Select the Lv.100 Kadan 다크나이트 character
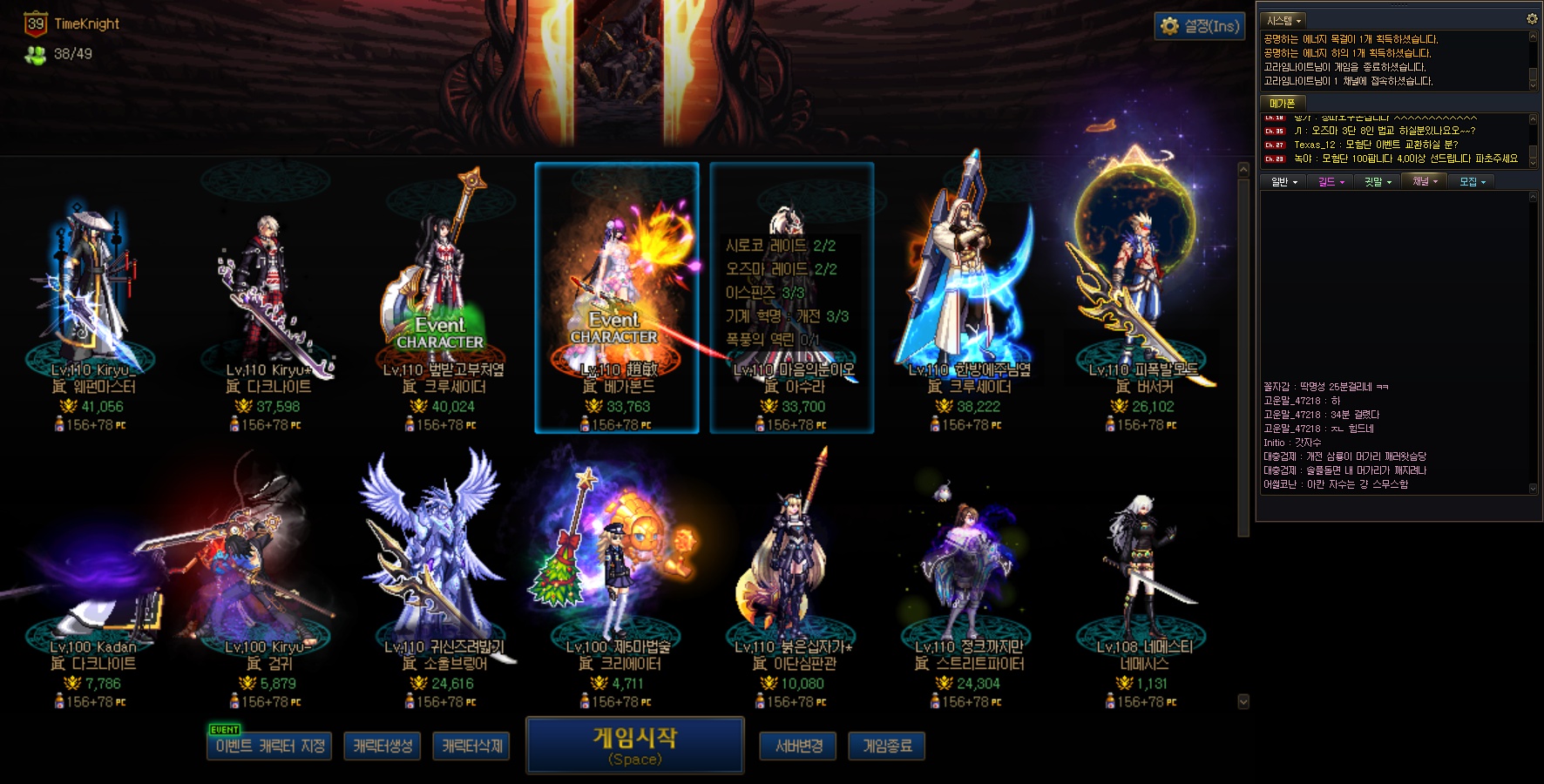Screen dimensions: 1544x784 pyautogui.click(x=92, y=575)
